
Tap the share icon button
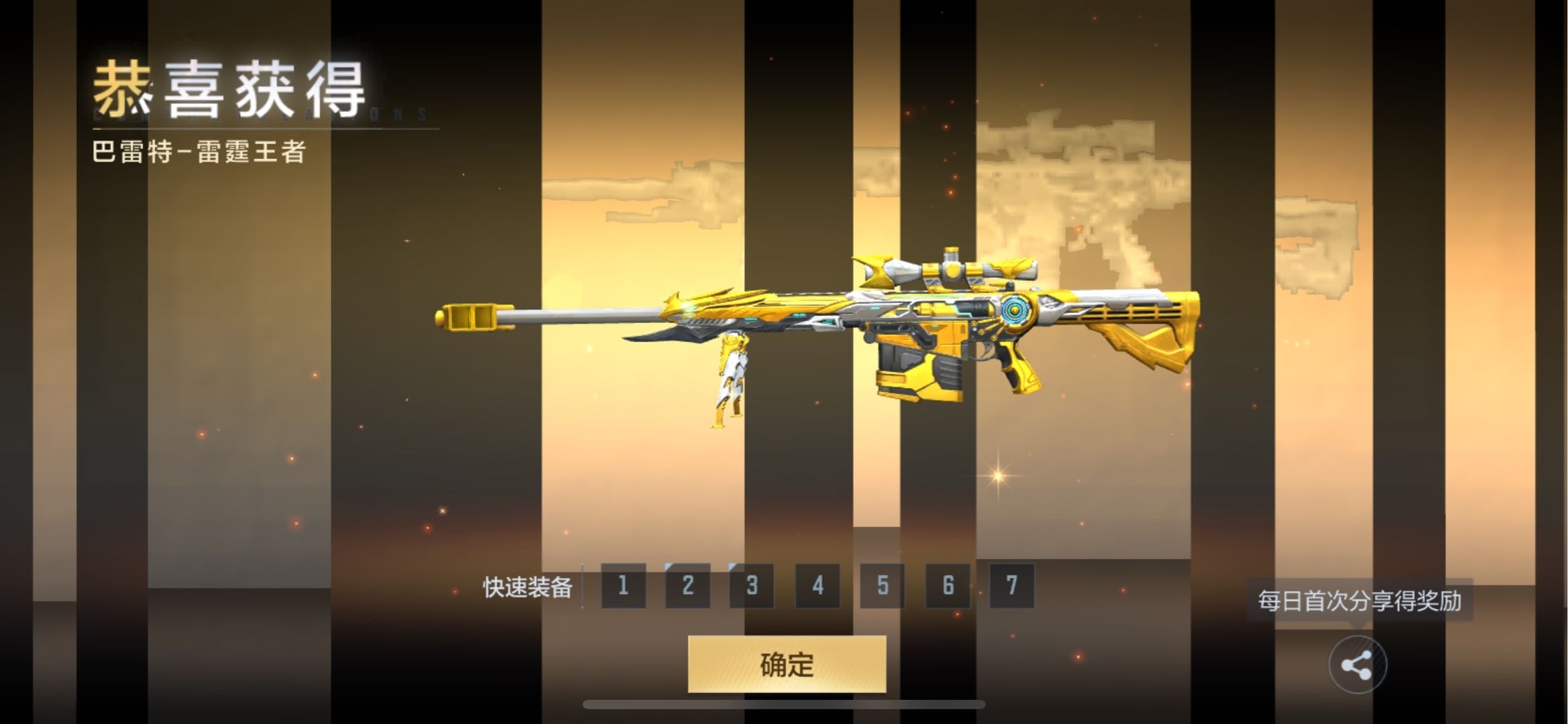1357,665
